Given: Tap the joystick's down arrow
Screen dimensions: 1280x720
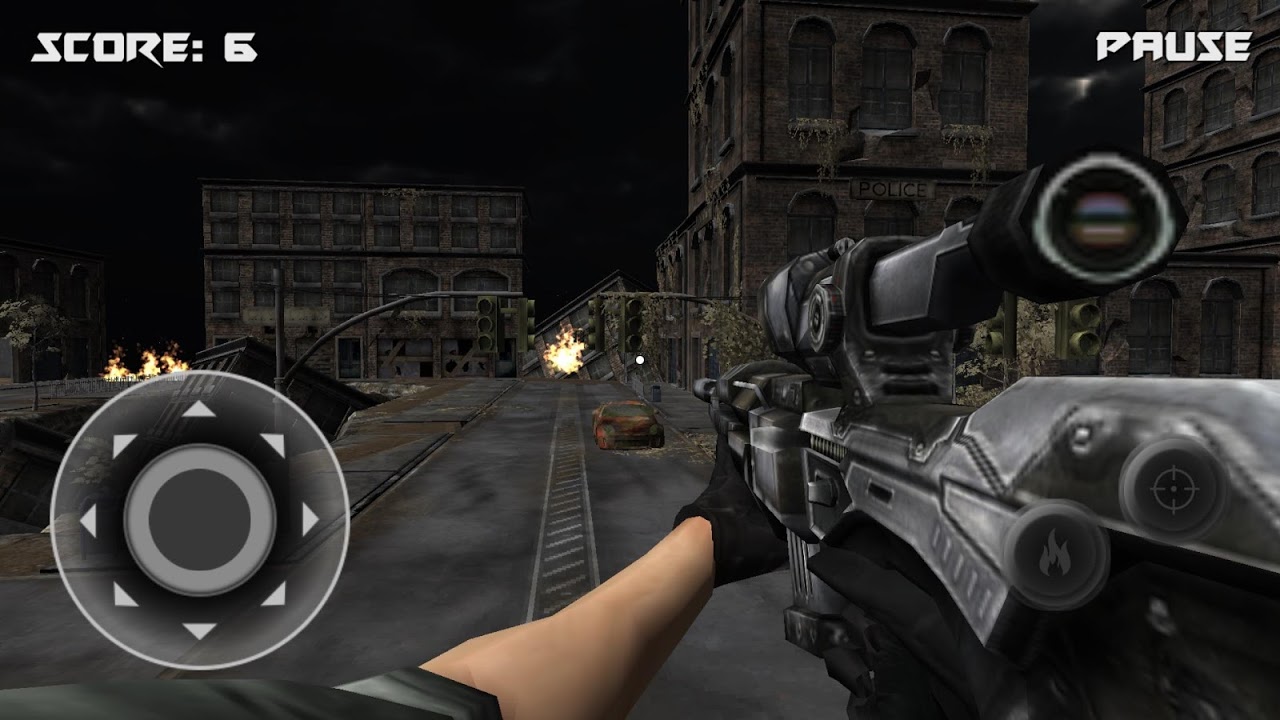Looking at the screenshot, I should (x=199, y=630).
